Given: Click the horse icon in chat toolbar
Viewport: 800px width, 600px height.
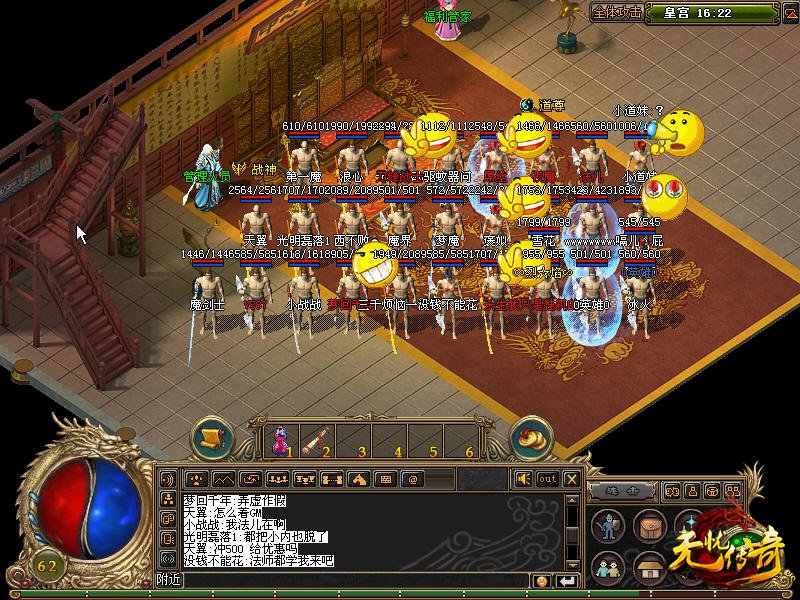Looking at the screenshot, I should pos(358,479).
